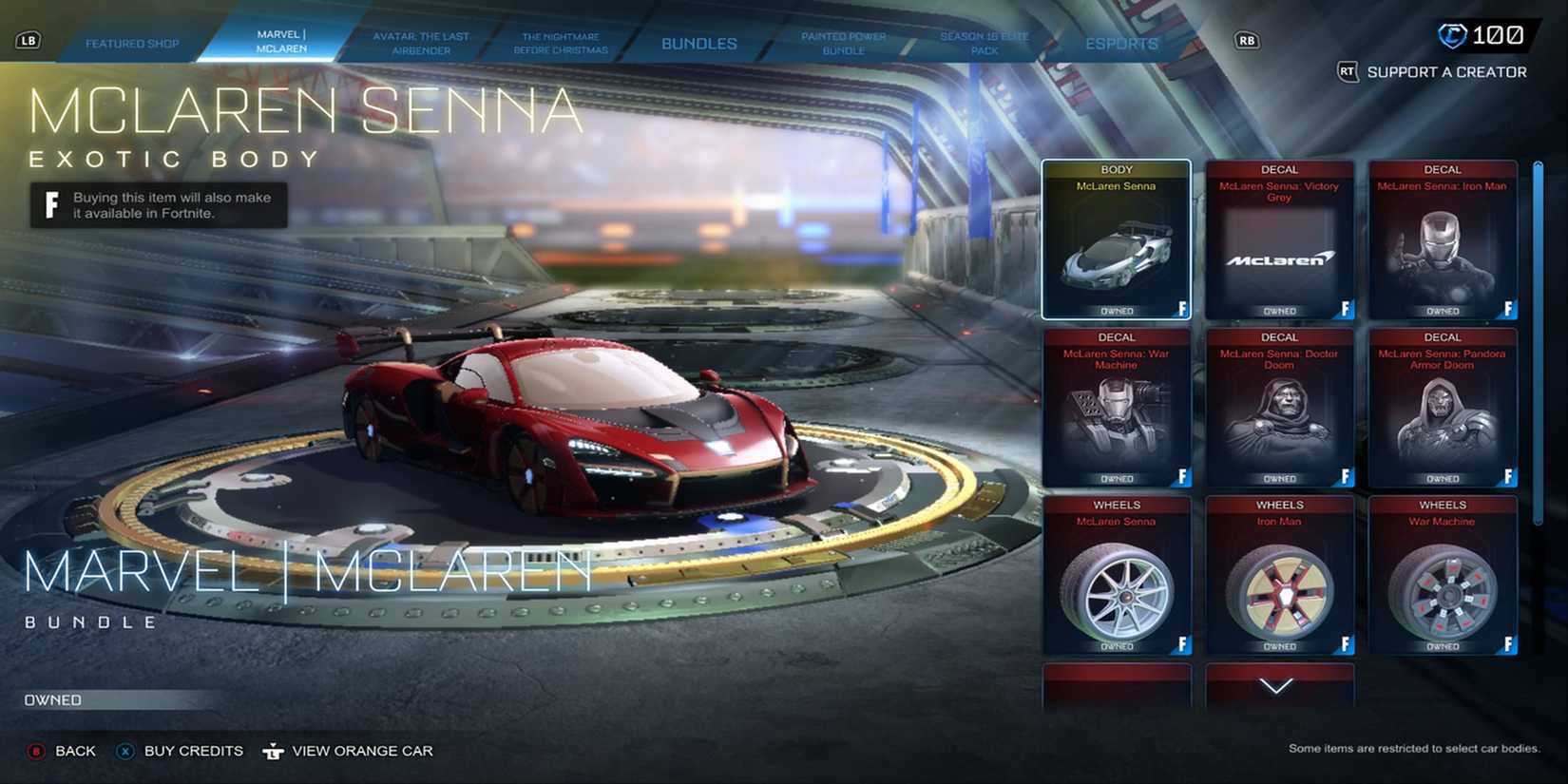Switch to the Bundles tab
The width and height of the screenshot is (1568, 784).
(x=698, y=43)
